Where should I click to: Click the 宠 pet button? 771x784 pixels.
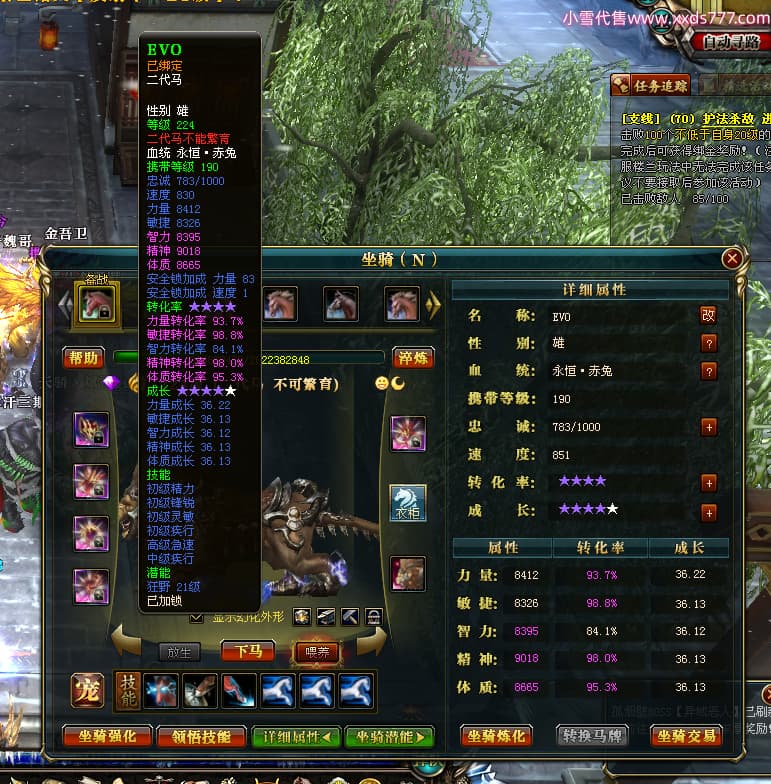point(86,691)
